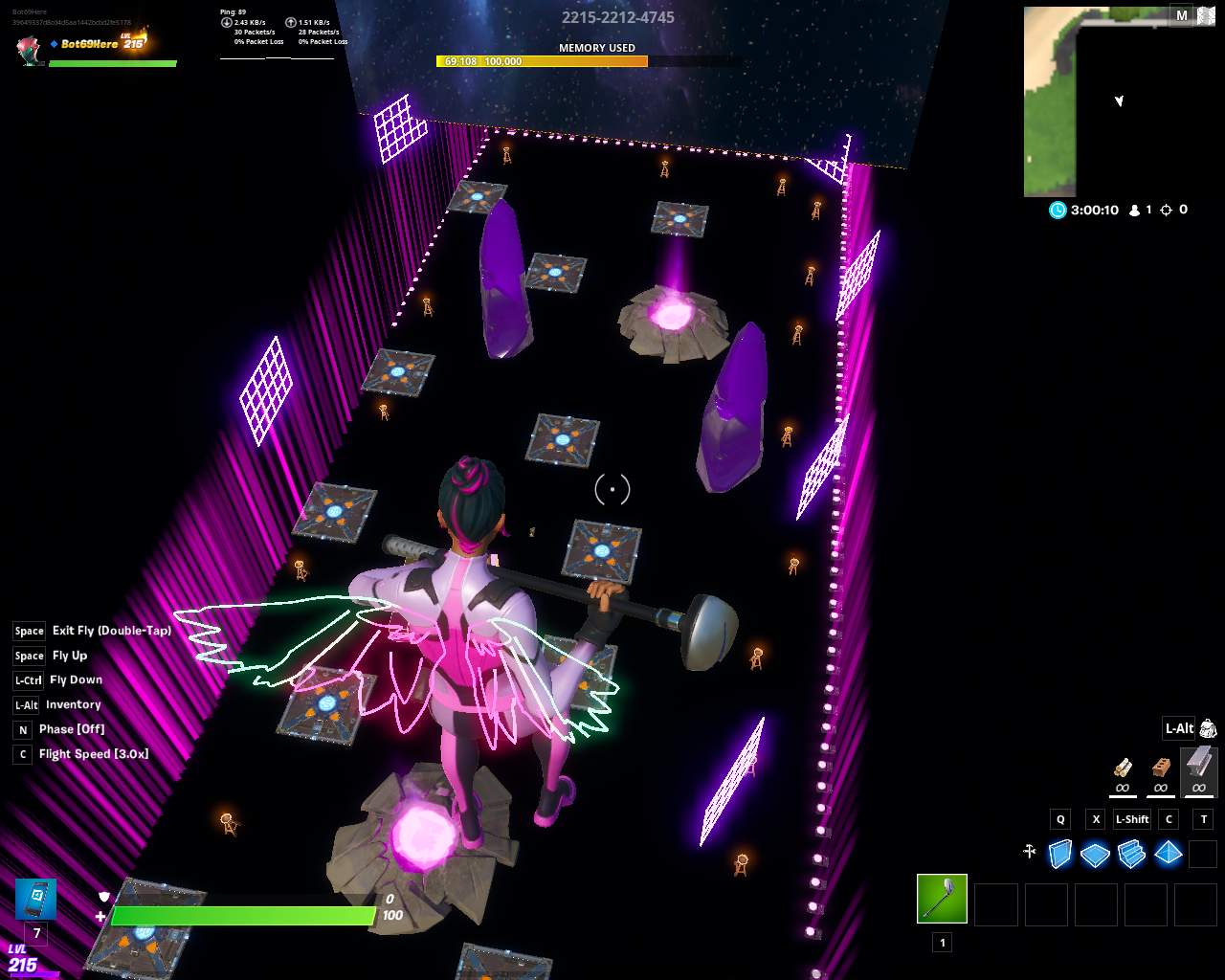Click the player count person icon

pos(1133,210)
